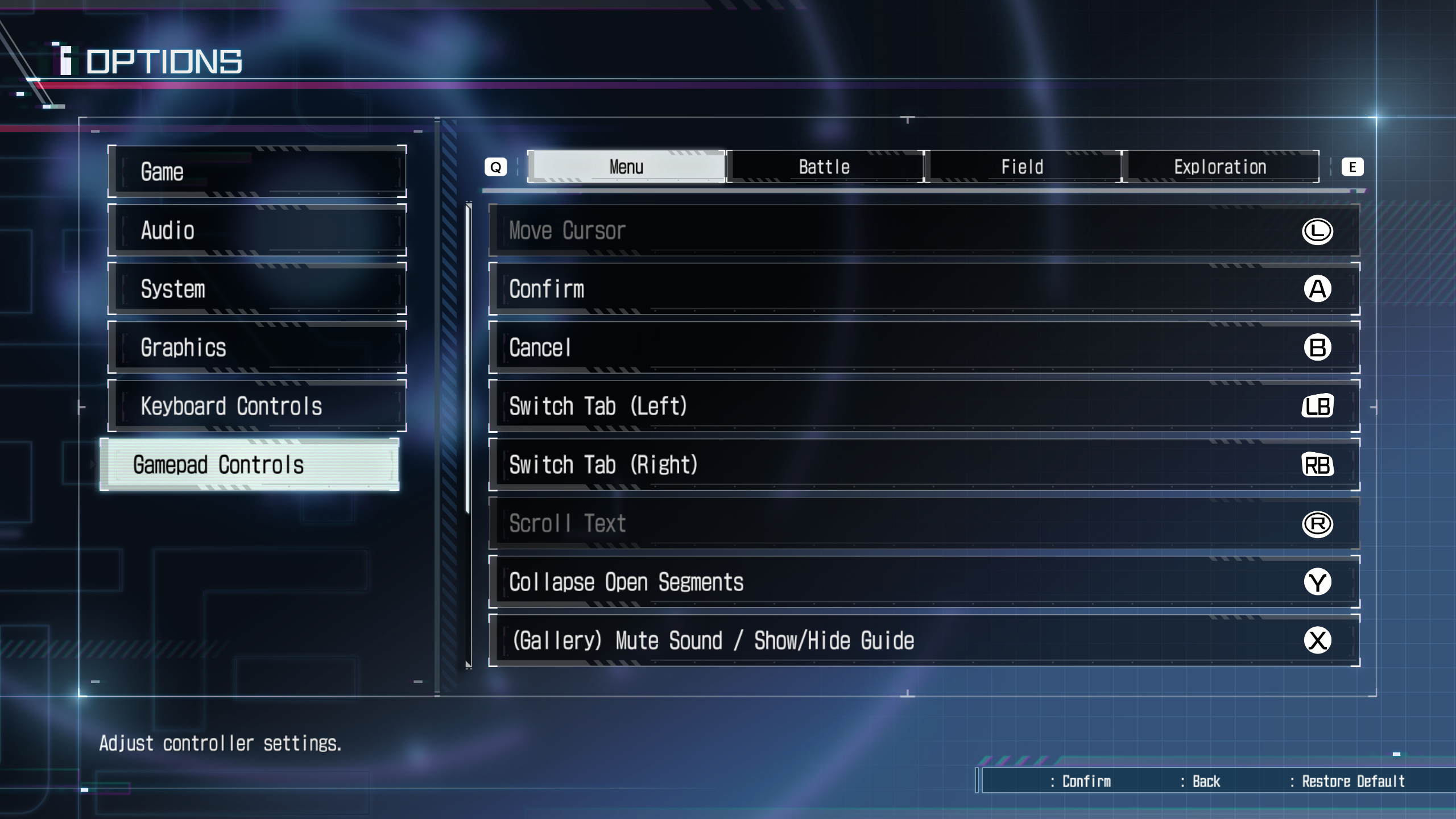Viewport: 1456px width, 819px height.
Task: Select the Gamepad Controls entry
Action: [x=249, y=465]
